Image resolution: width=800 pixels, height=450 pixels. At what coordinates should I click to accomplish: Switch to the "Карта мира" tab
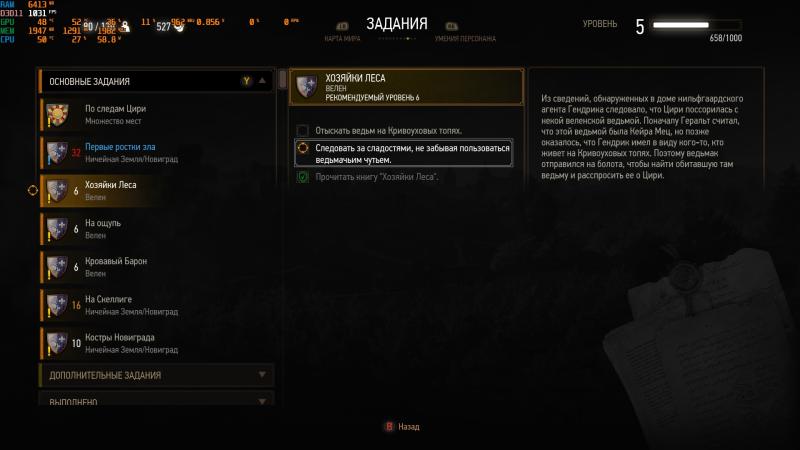341,38
